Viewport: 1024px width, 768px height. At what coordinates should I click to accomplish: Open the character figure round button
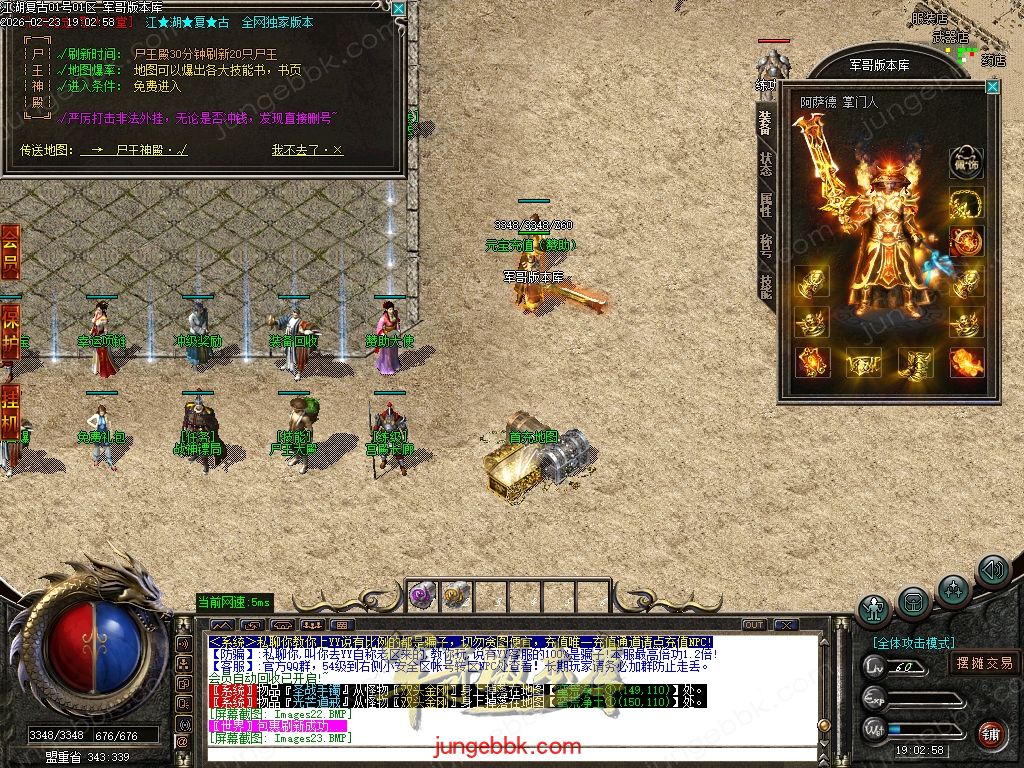tap(875, 608)
